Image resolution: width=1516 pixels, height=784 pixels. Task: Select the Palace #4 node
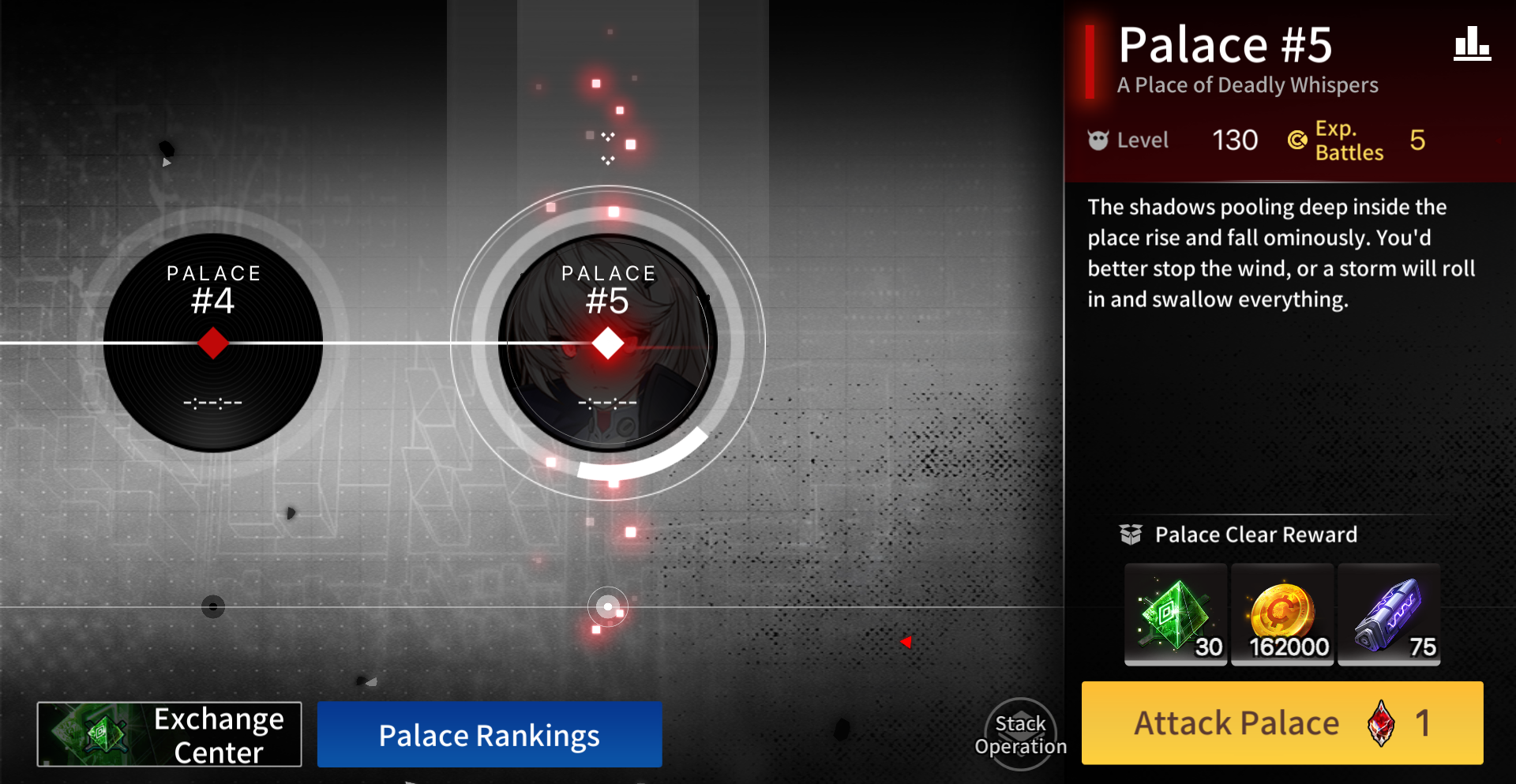click(214, 342)
